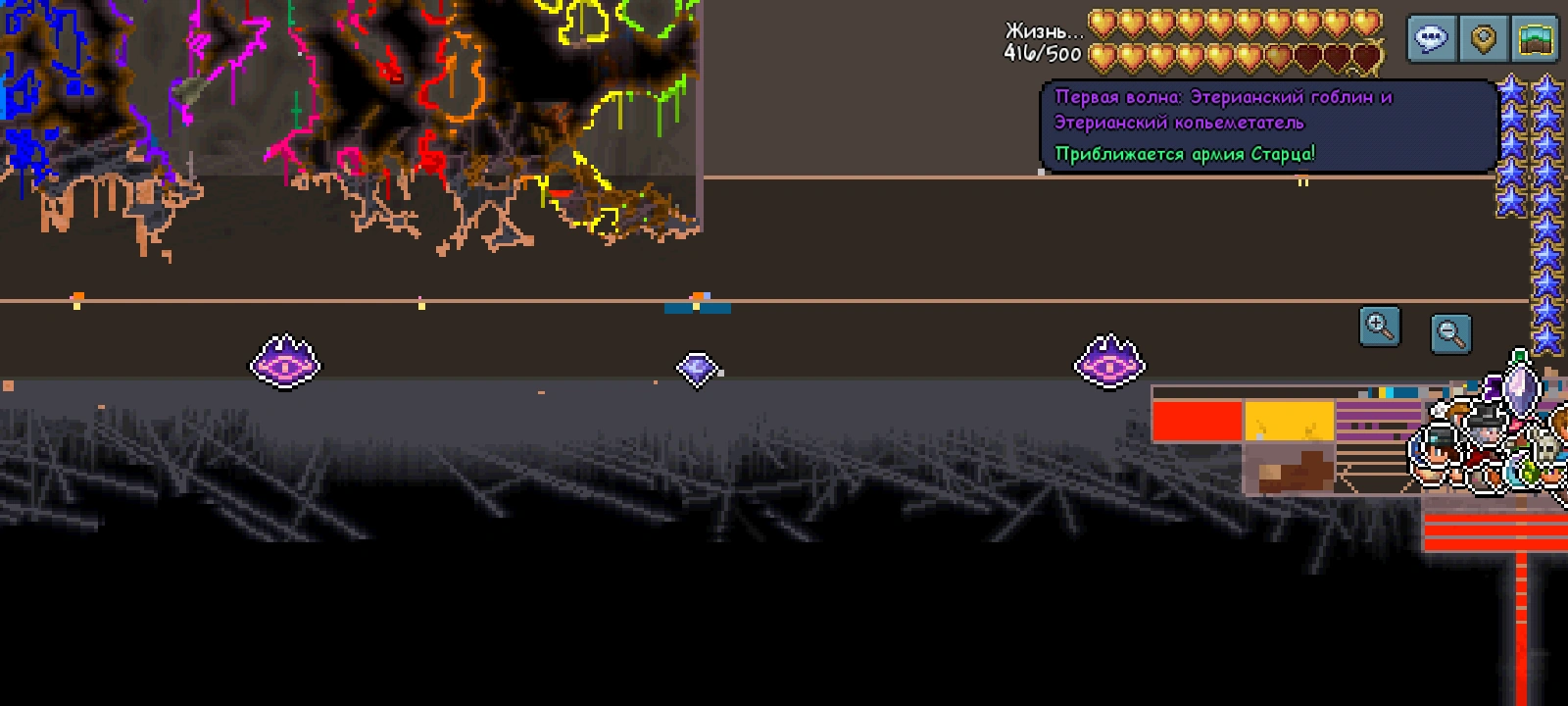Click the green 'Приближается армия Старца!' message

coord(1186,152)
